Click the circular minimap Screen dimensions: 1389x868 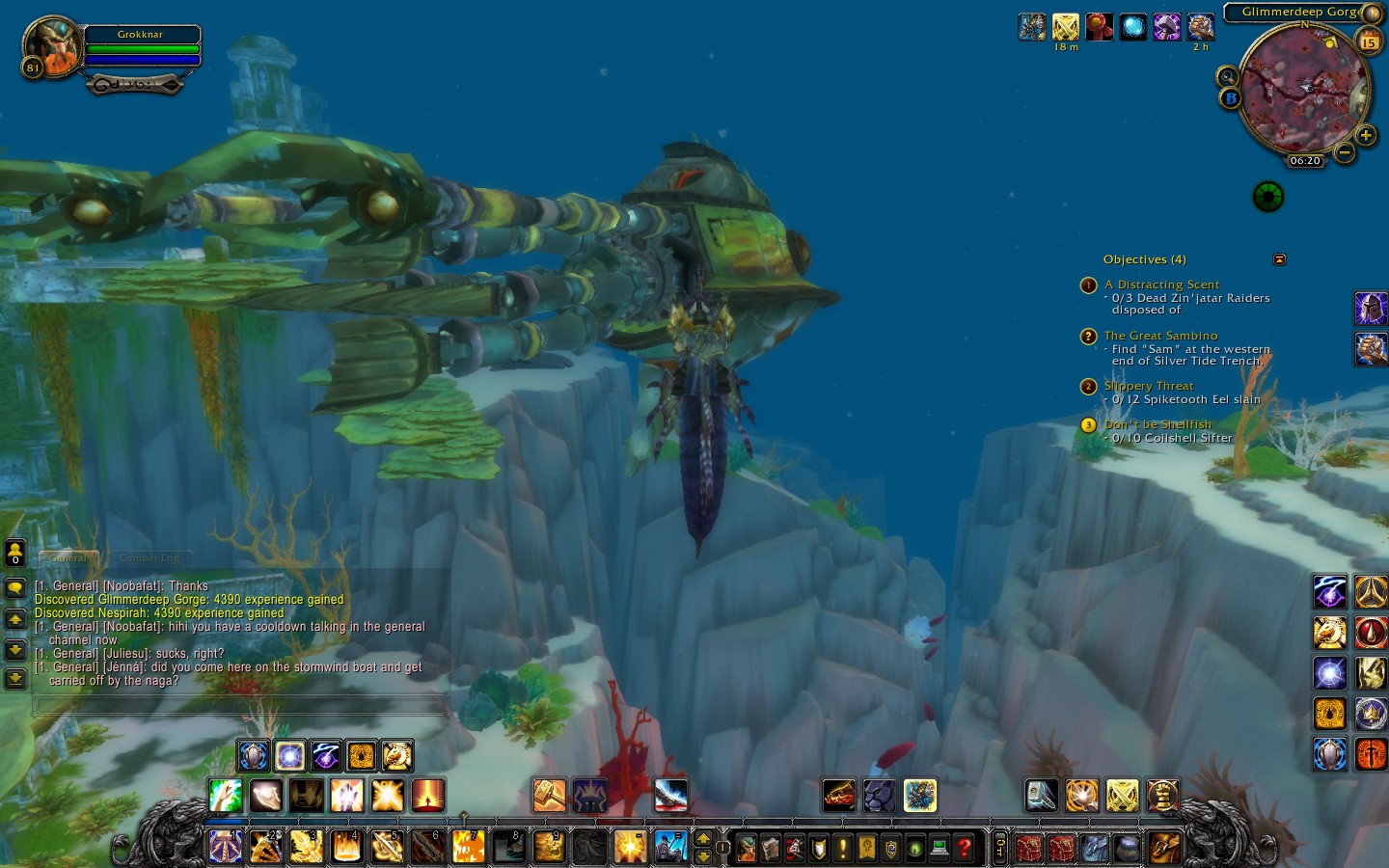(x=1302, y=89)
